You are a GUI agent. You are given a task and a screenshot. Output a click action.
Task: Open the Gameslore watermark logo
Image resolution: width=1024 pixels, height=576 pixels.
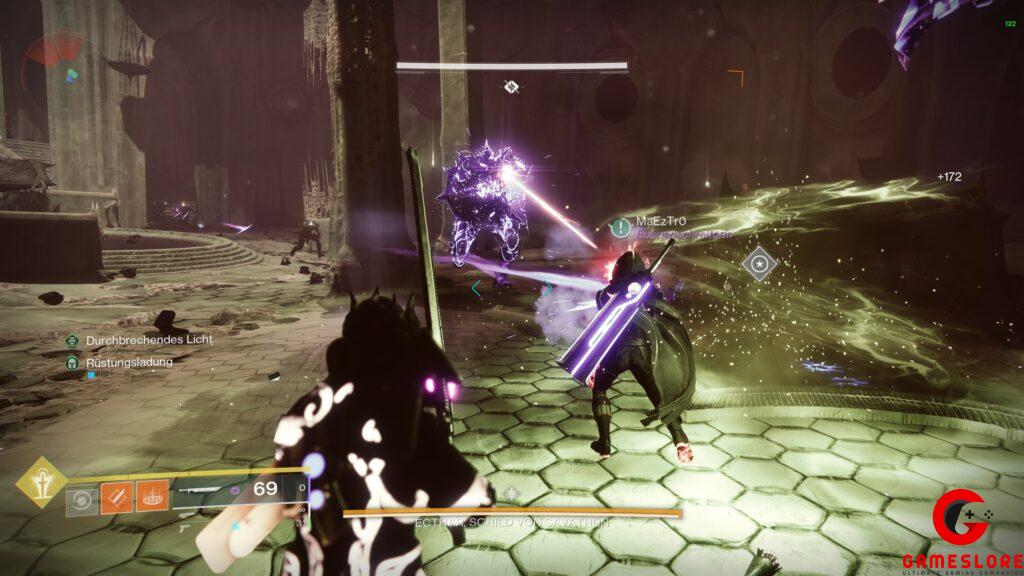pos(961,530)
